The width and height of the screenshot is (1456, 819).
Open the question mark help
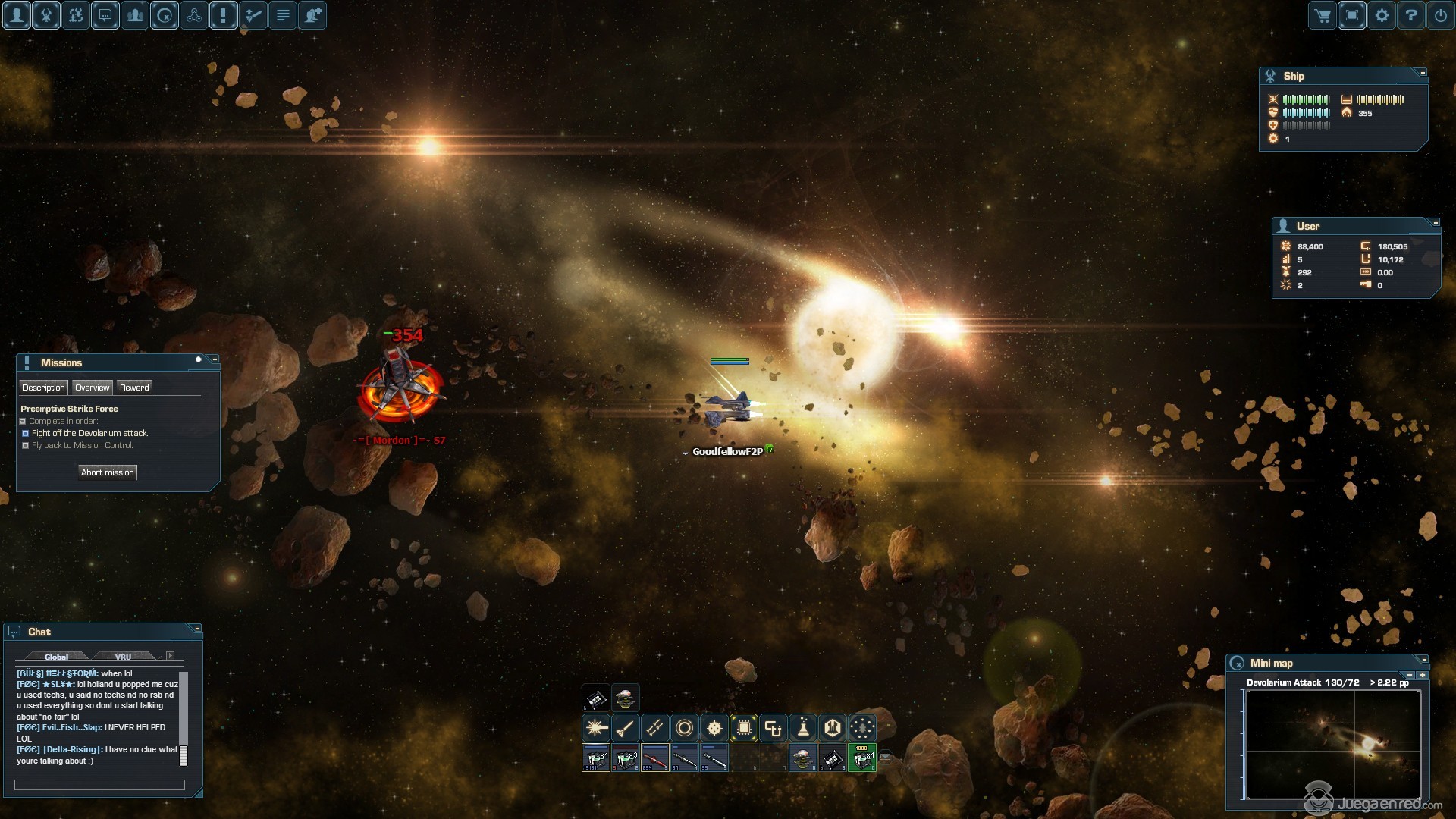pyautogui.click(x=1411, y=15)
